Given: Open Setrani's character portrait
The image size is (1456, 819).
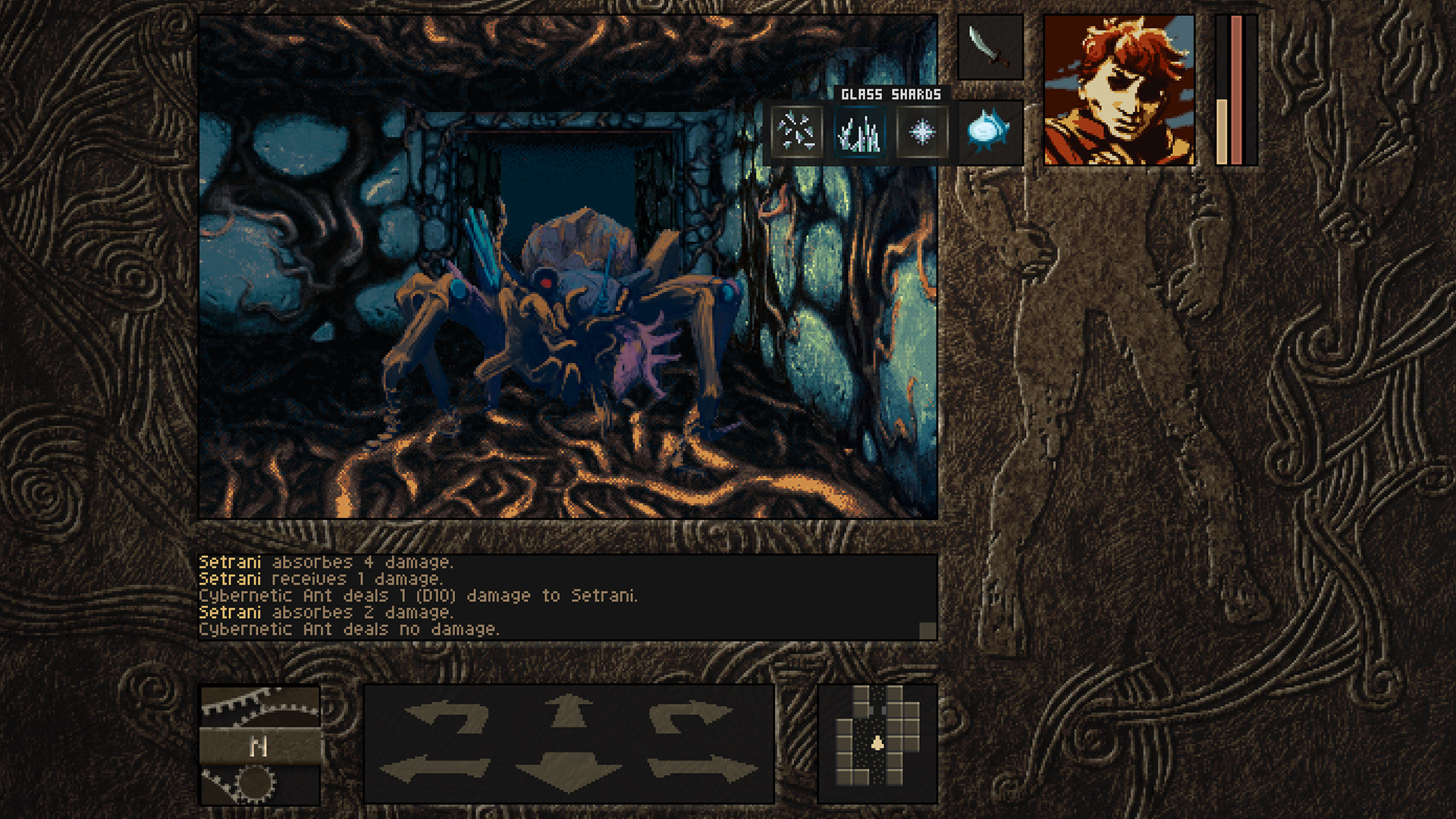Looking at the screenshot, I should 1117,89.
